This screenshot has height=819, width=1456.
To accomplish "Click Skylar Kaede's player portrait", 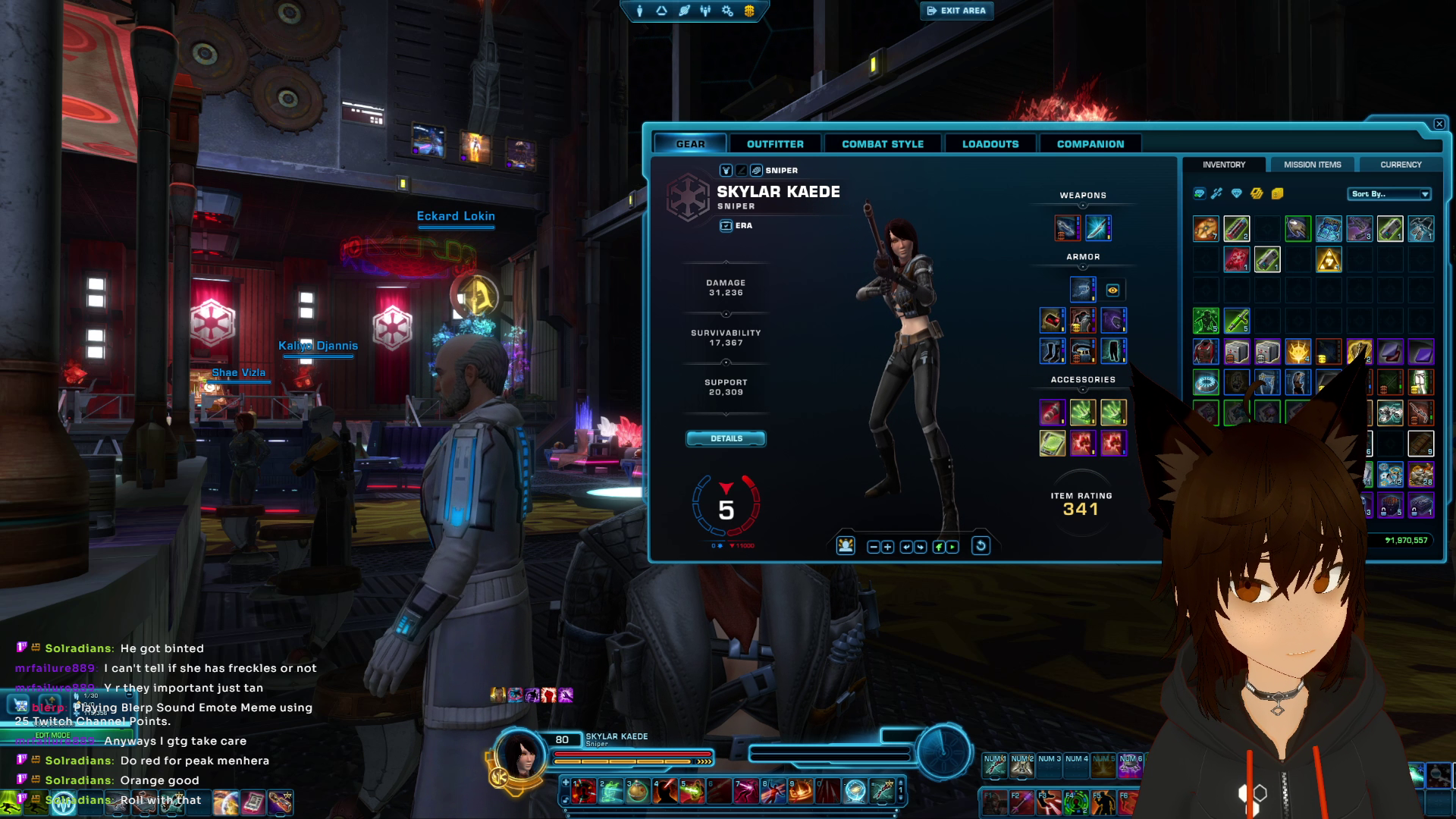I will 520,755.
